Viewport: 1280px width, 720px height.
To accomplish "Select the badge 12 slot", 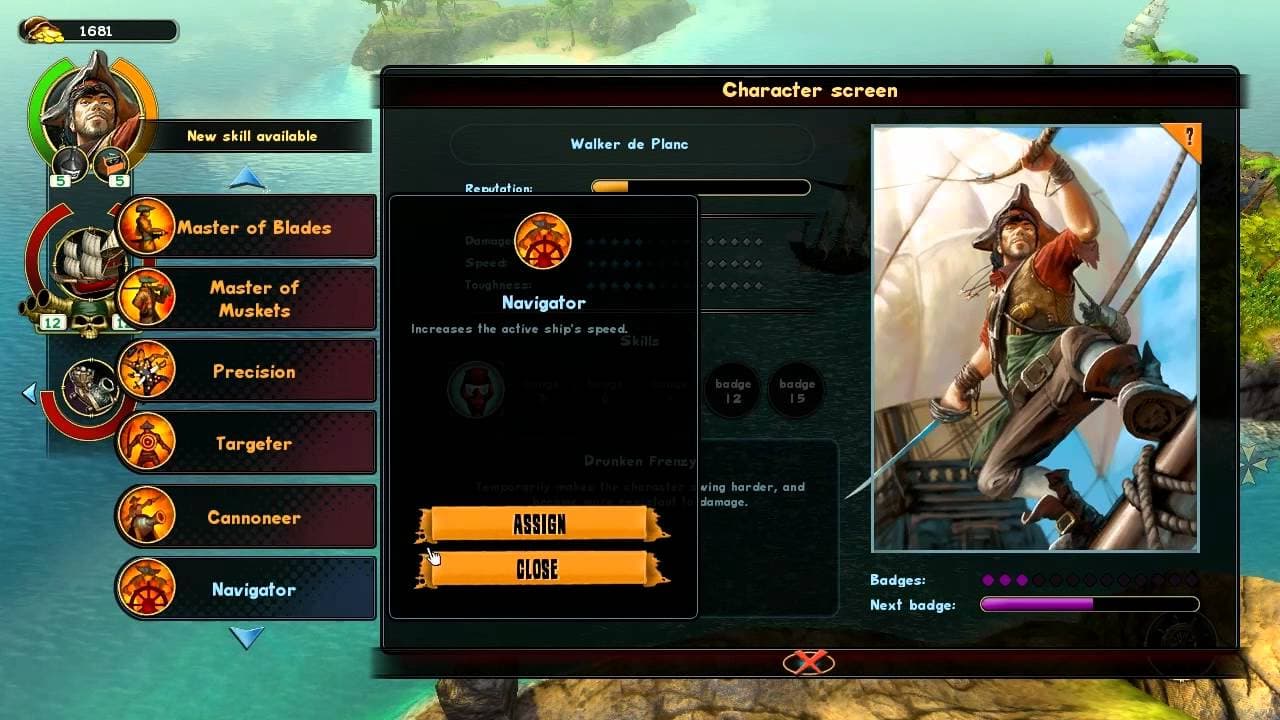I will pyautogui.click(x=731, y=391).
